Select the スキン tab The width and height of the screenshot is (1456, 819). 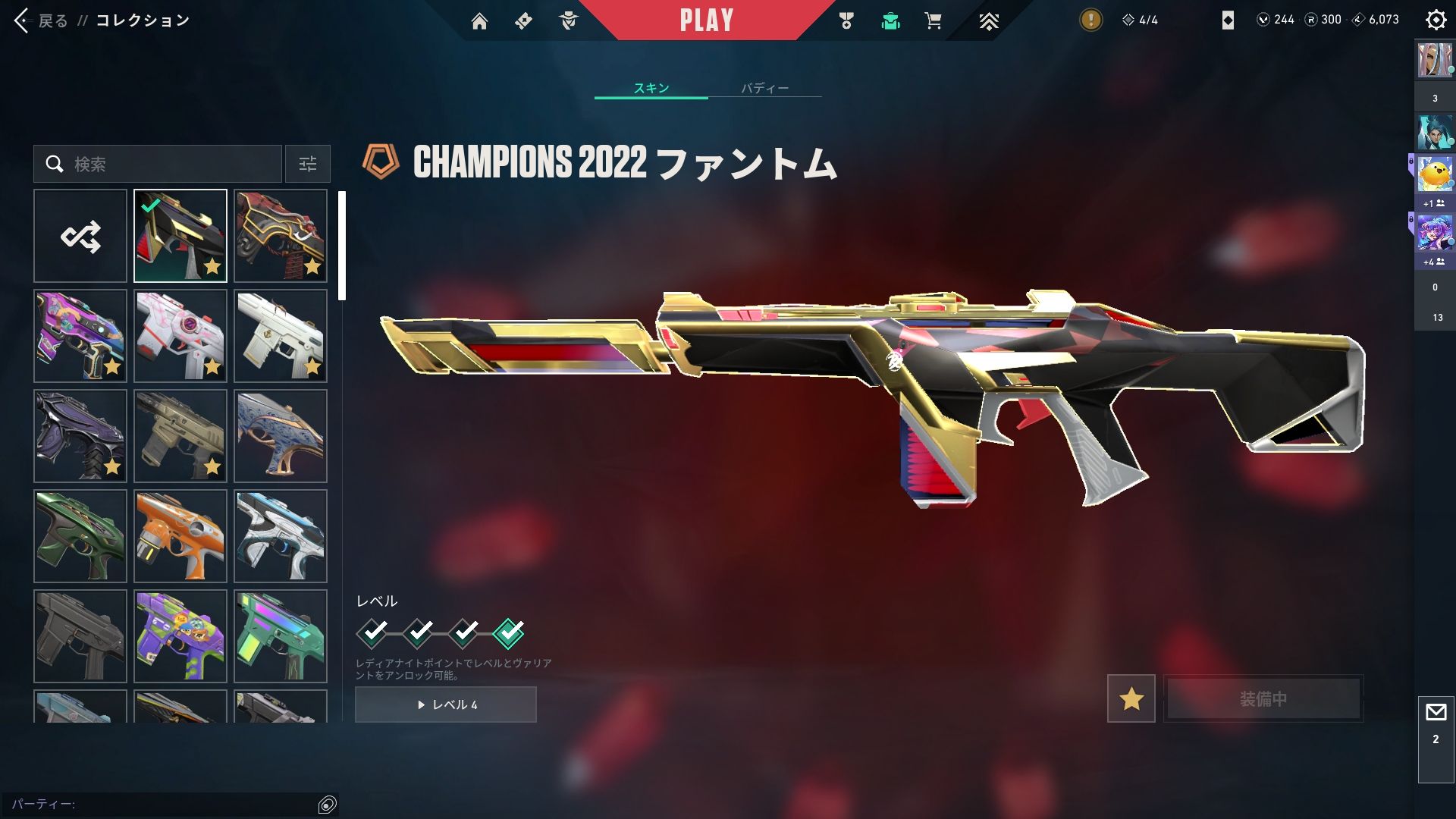tap(651, 88)
